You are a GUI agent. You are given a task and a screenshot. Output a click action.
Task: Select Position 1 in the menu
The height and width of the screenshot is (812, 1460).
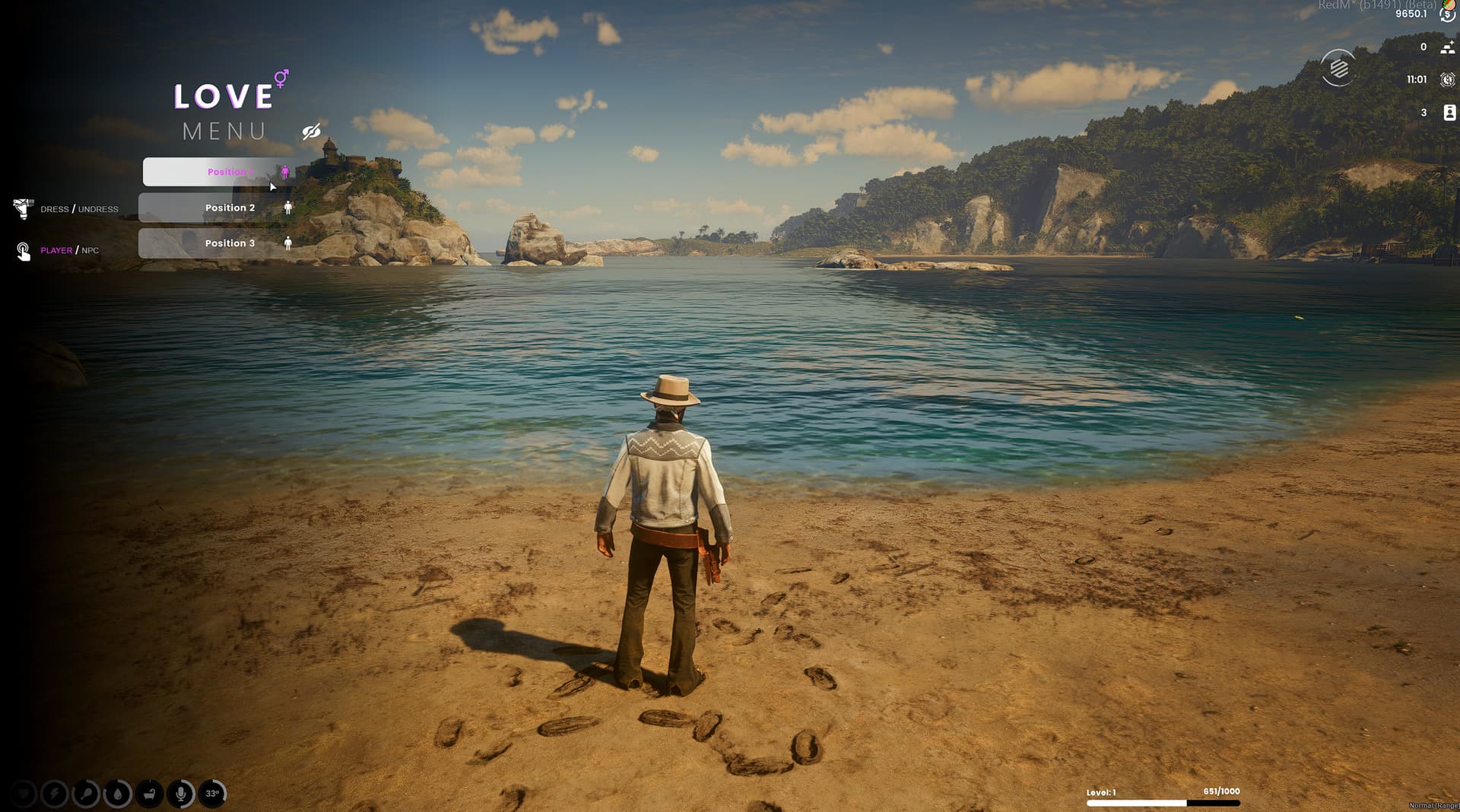coord(217,172)
